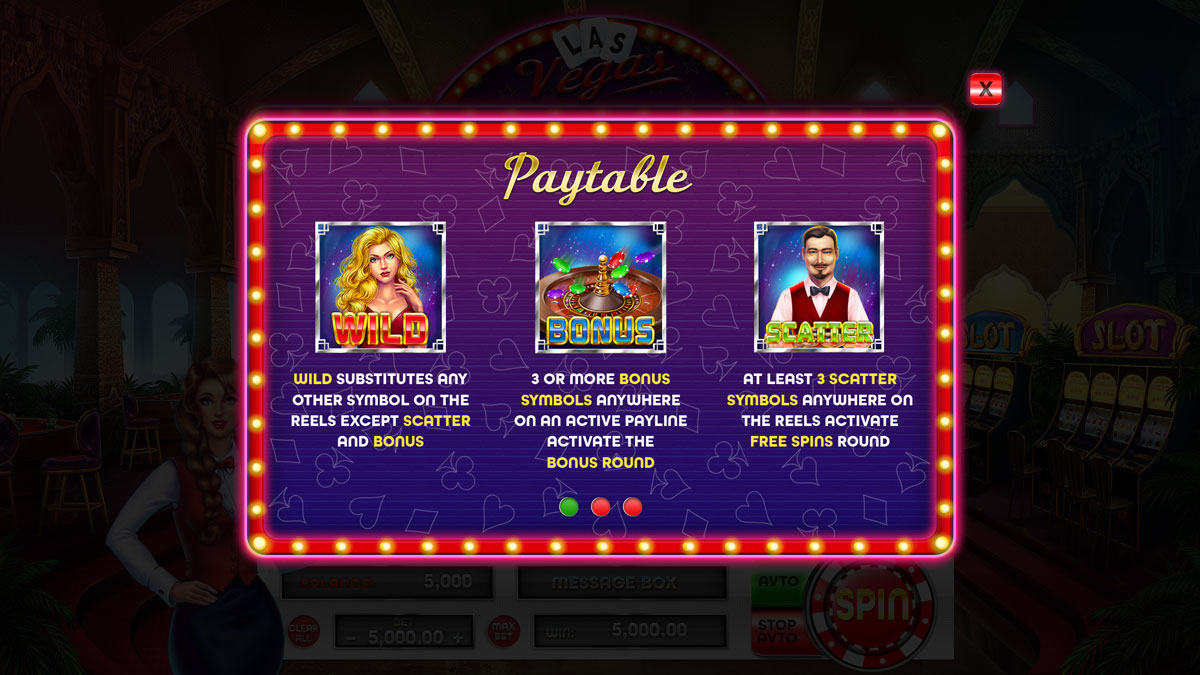The width and height of the screenshot is (1200, 675).
Task: Go to the middle paytable page dot
Action: point(600,507)
